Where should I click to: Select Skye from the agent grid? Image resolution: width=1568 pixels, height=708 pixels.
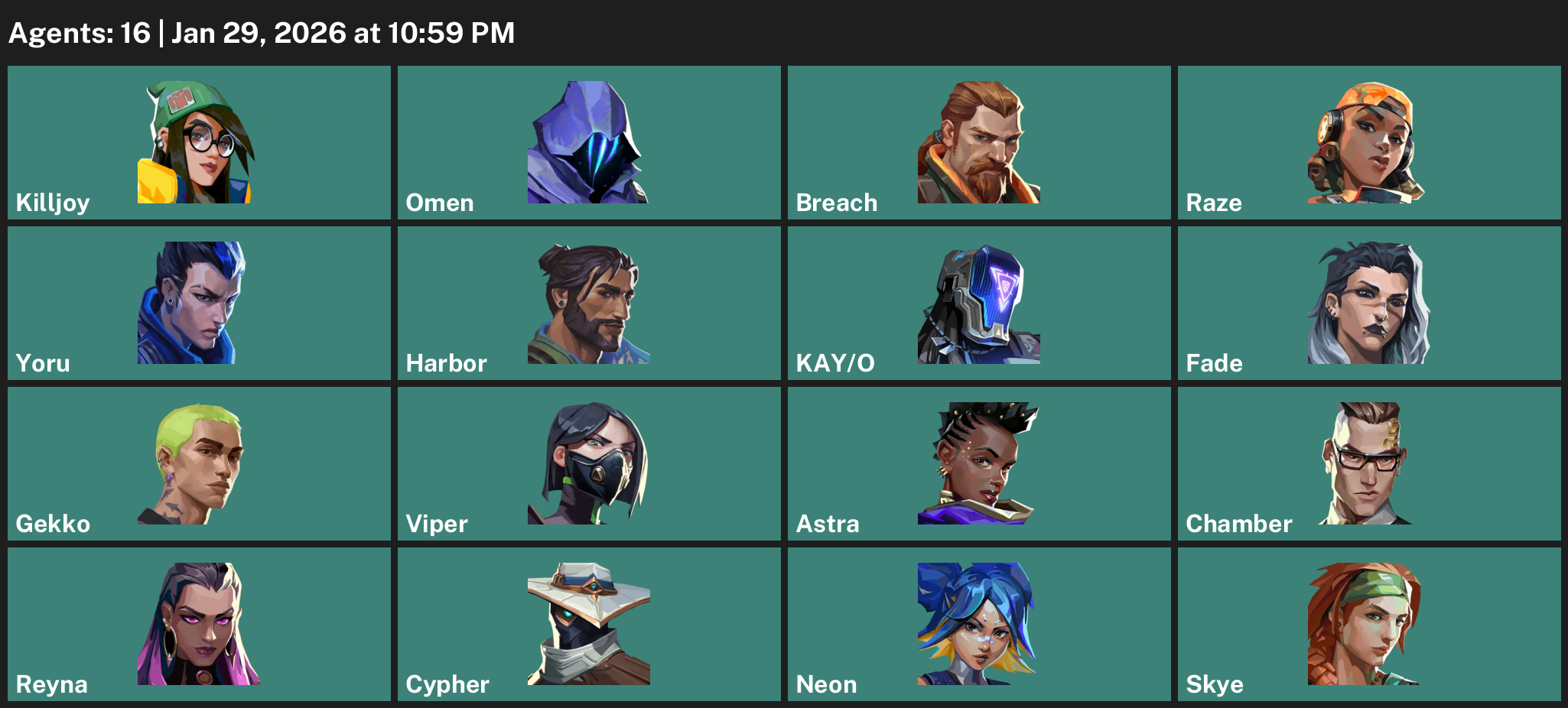(1369, 624)
